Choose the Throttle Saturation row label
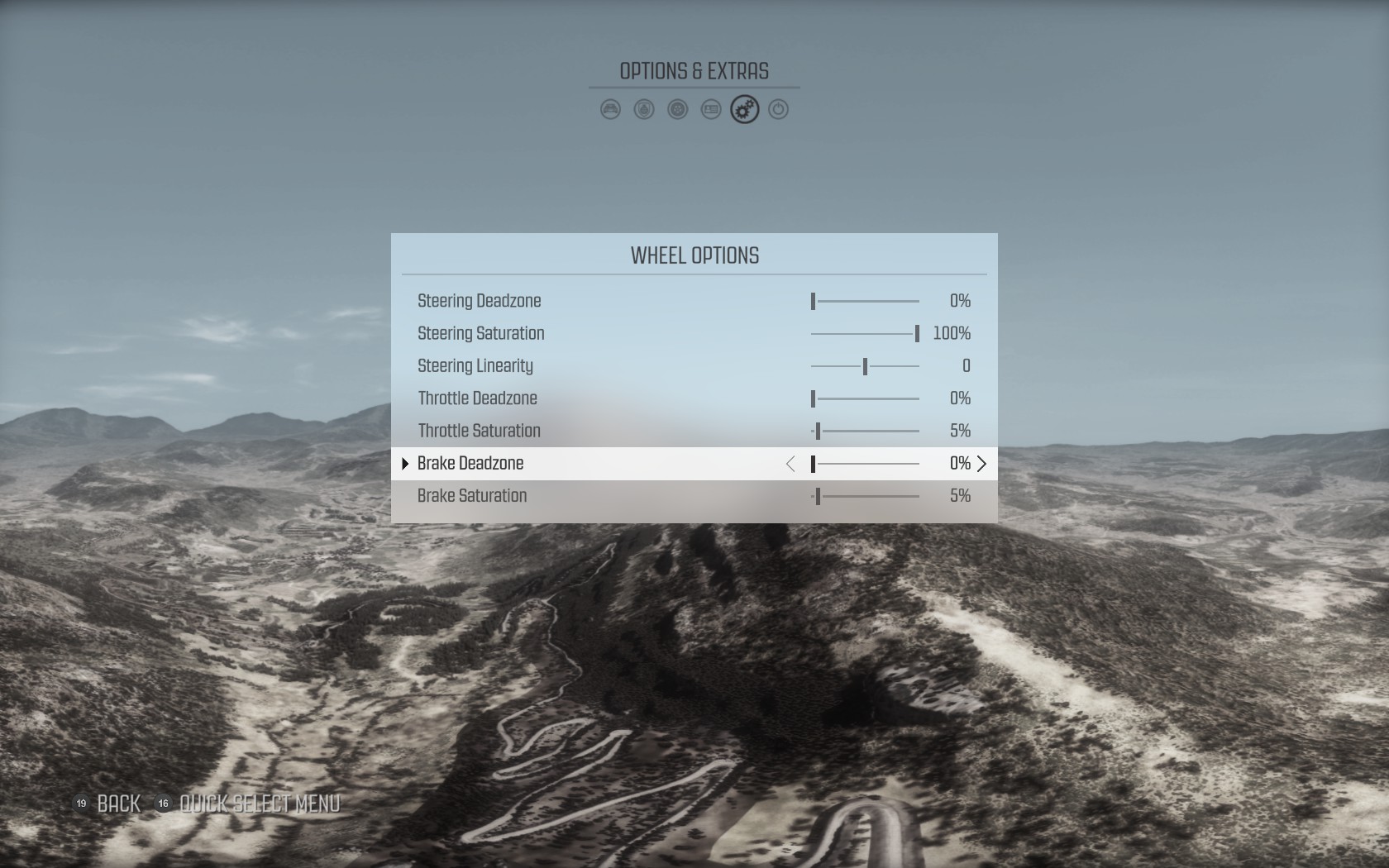The width and height of the screenshot is (1389, 868). point(480,431)
